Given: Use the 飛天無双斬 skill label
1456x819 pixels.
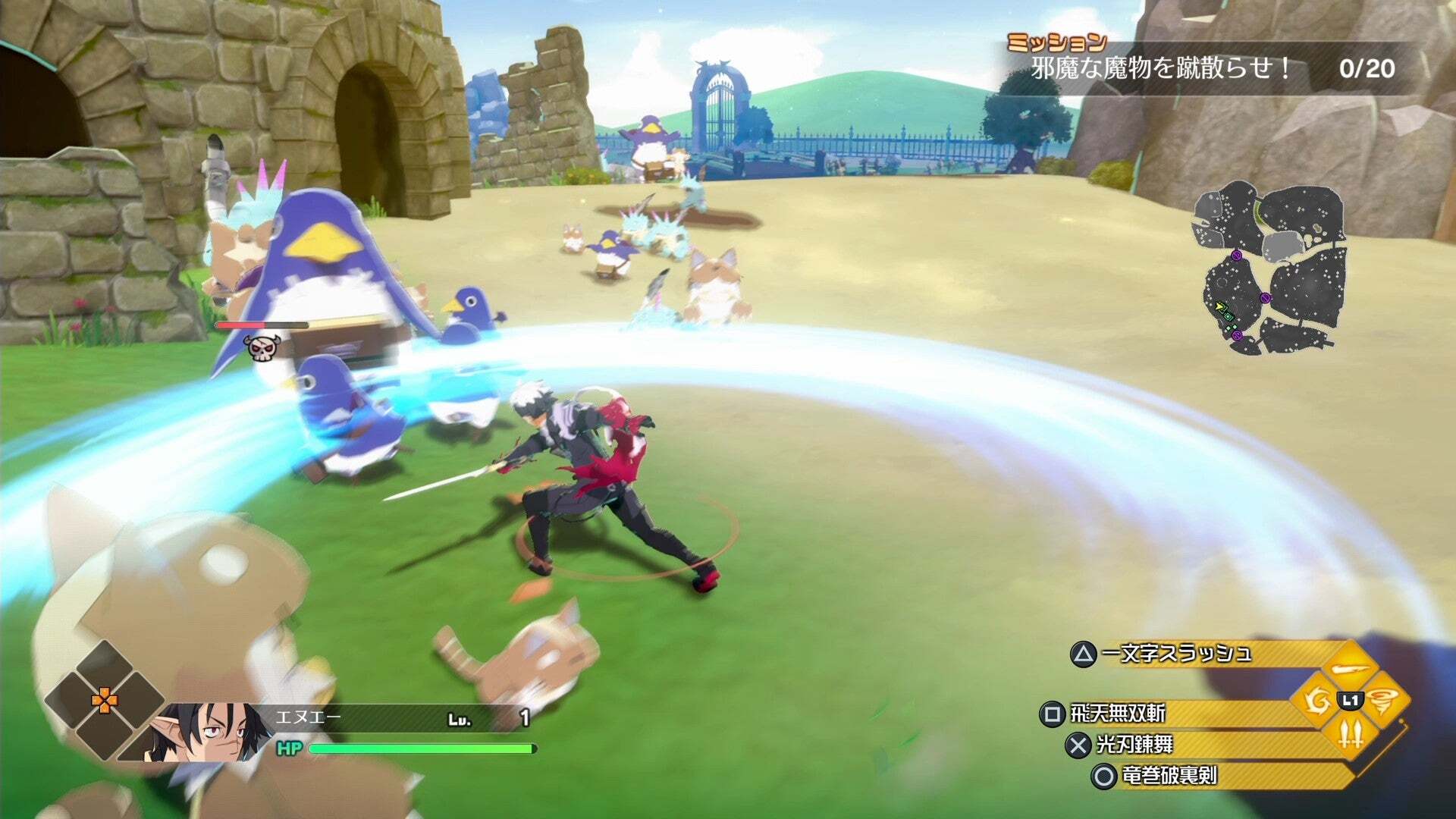Looking at the screenshot, I should click(1117, 714).
